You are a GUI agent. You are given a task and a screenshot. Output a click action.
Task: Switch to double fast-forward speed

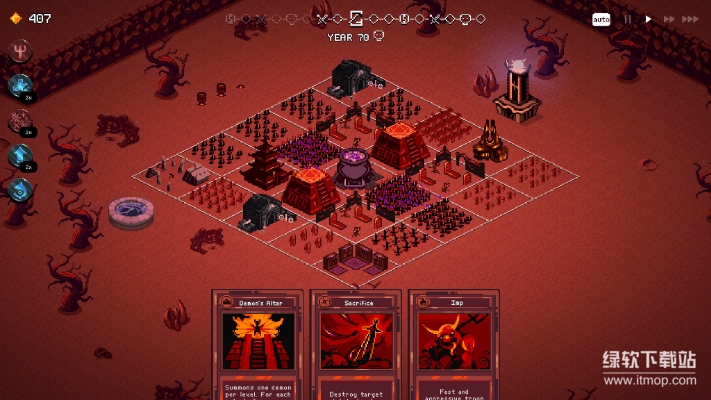667,19
